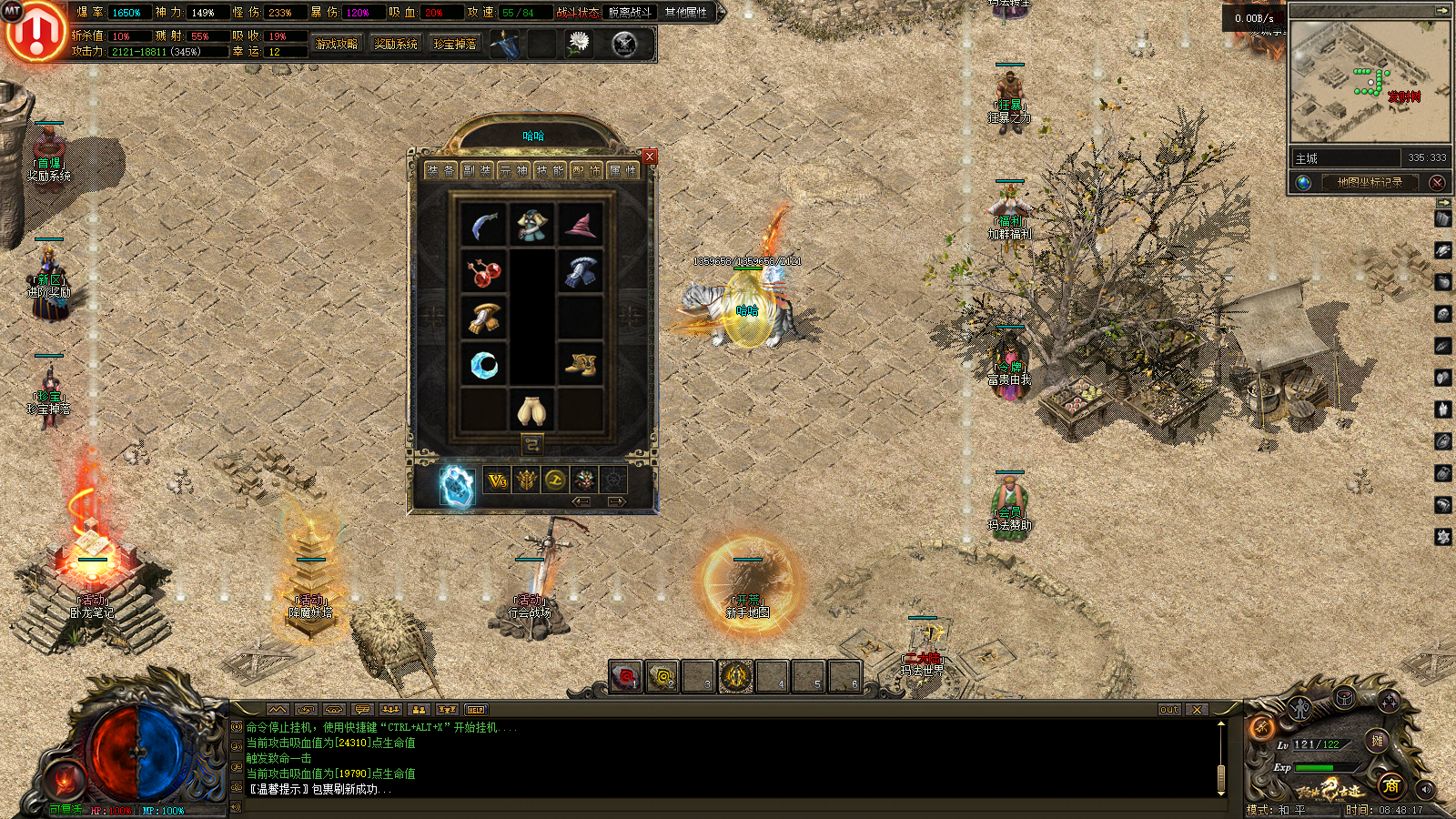Click the HELP button above chat
1456x819 pixels.
click(476, 710)
